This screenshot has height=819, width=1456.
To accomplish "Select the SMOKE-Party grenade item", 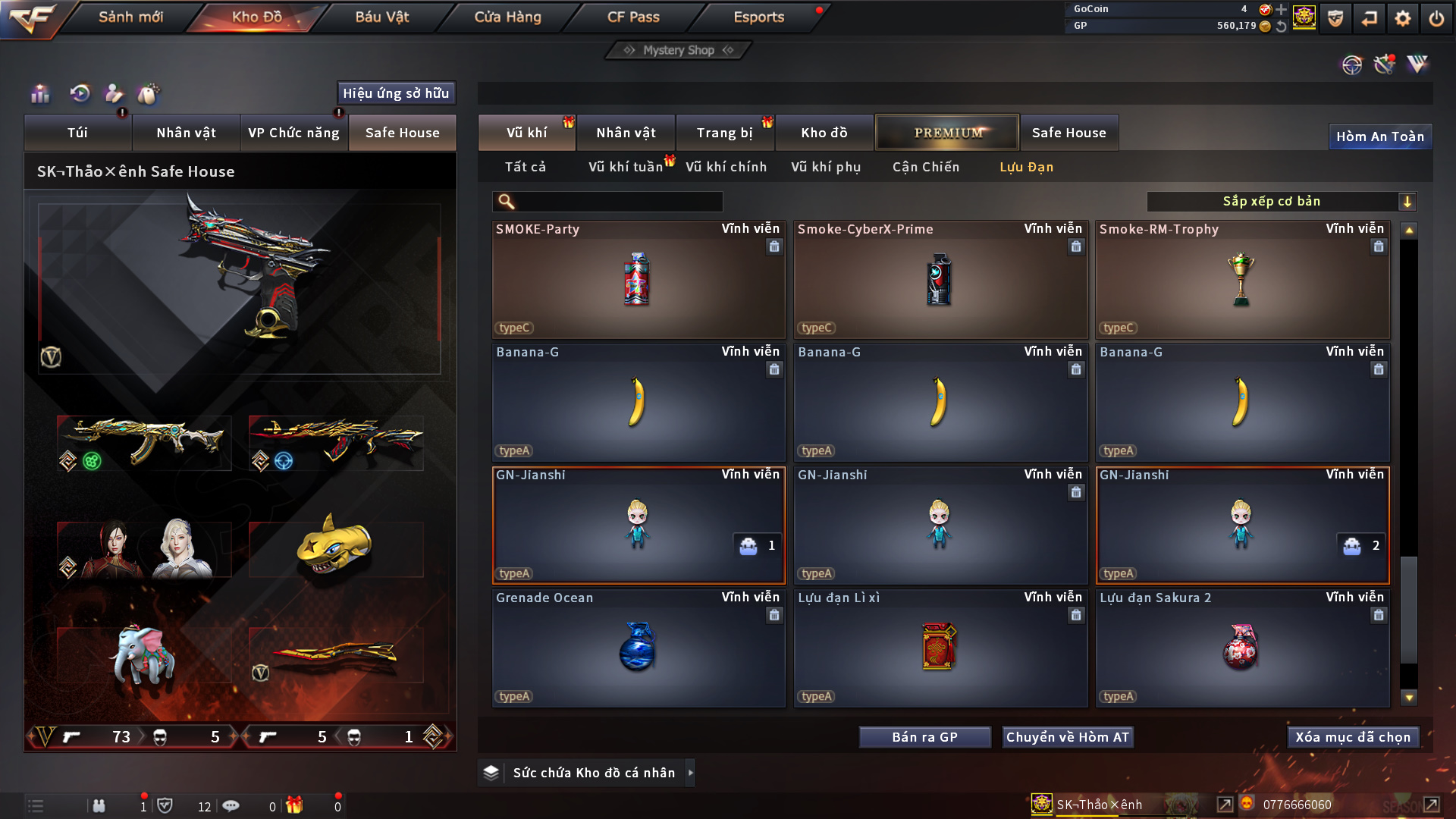I will [x=638, y=280].
